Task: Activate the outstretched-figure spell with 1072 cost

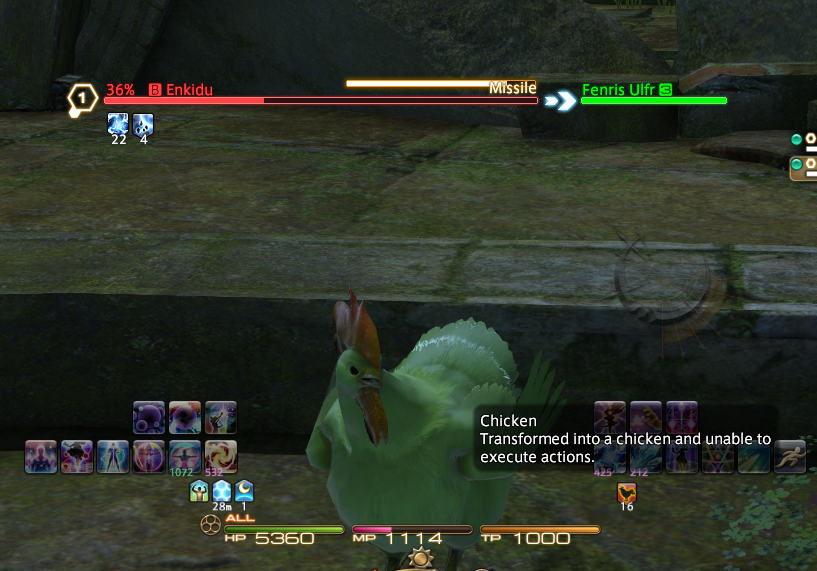Action: [x=184, y=455]
